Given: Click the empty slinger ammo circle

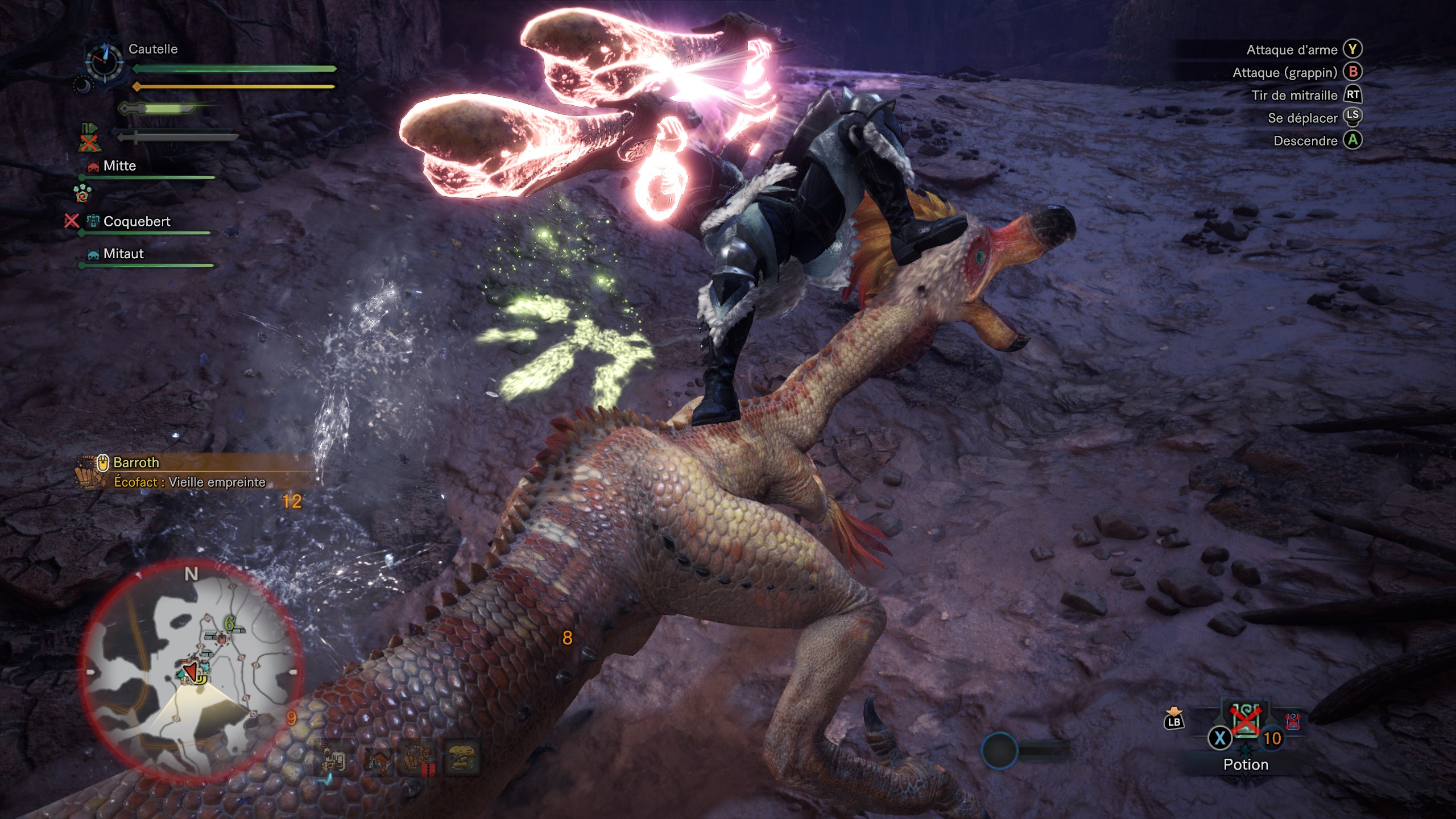Looking at the screenshot, I should [999, 751].
